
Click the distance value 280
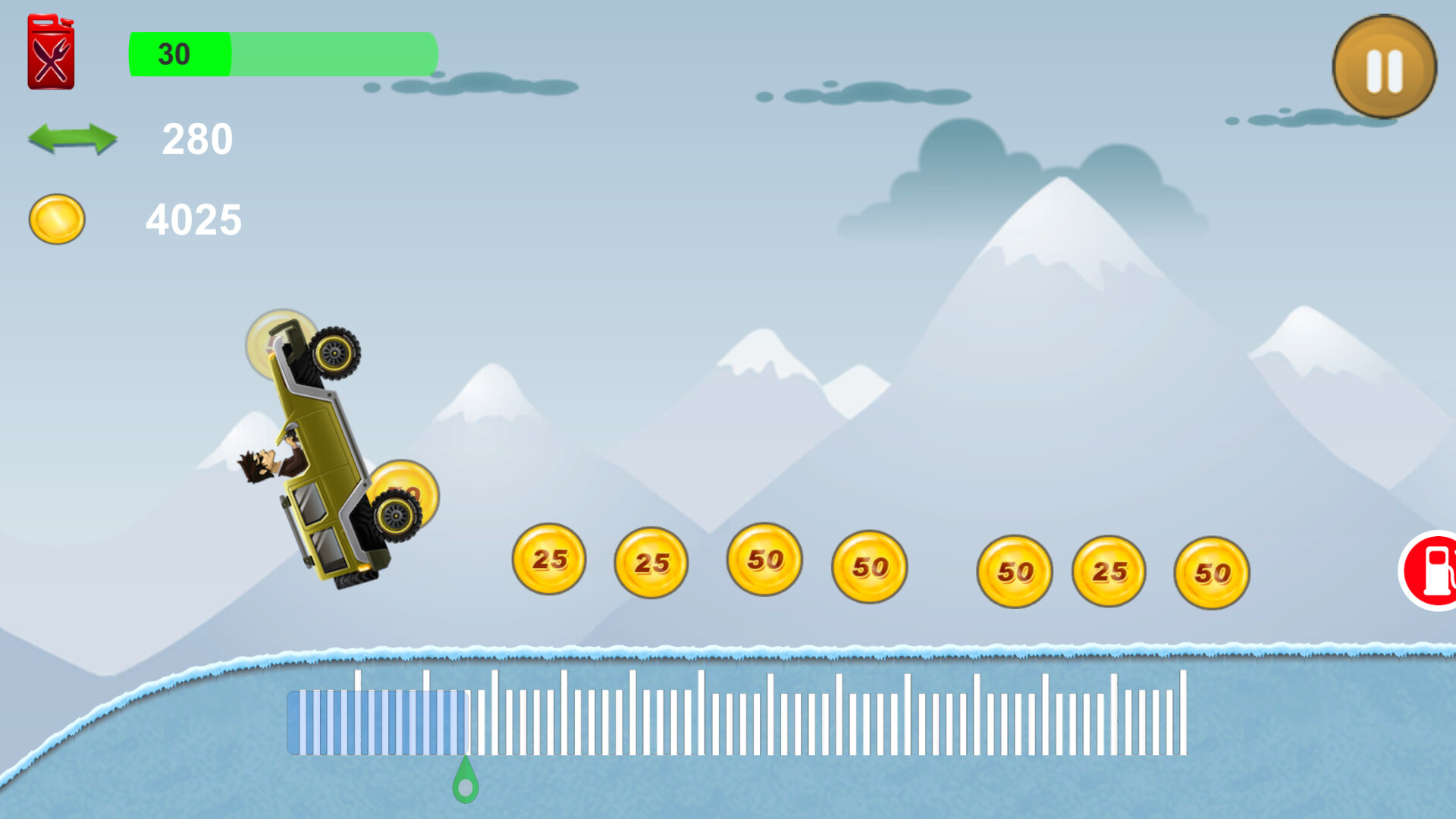tap(196, 139)
